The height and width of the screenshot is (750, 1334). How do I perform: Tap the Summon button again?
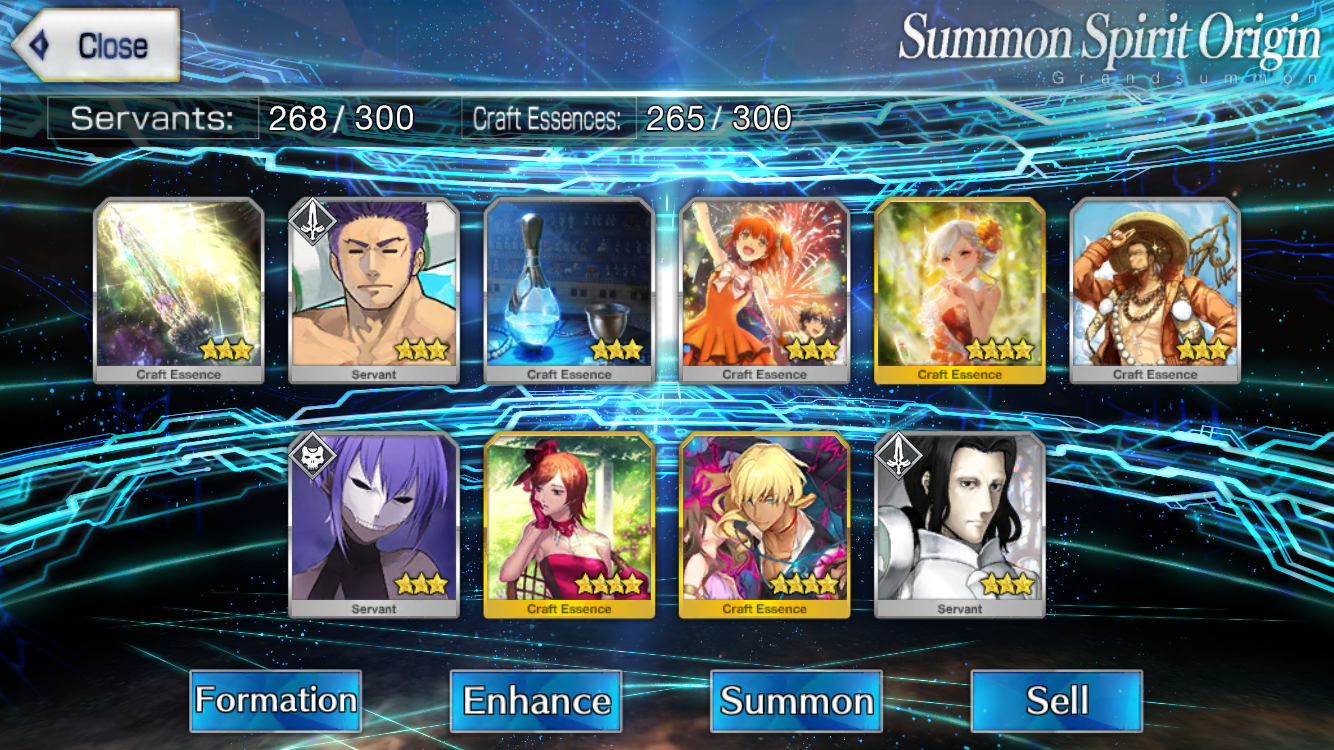[x=796, y=700]
